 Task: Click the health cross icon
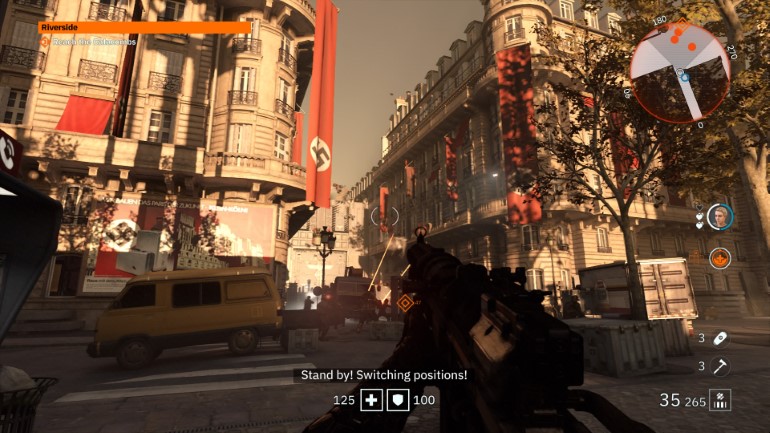[x=372, y=400]
